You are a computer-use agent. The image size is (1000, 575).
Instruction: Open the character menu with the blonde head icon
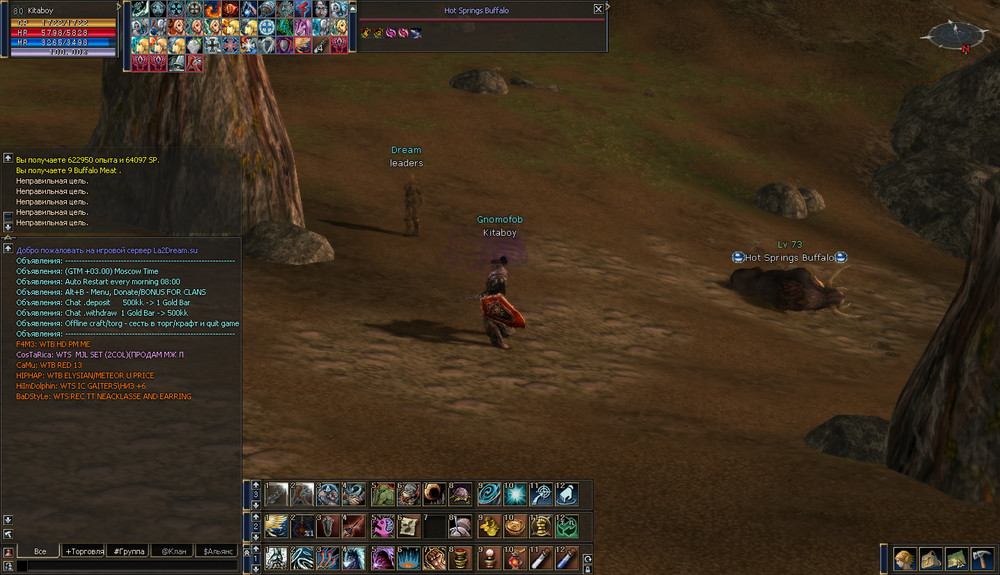point(906,559)
